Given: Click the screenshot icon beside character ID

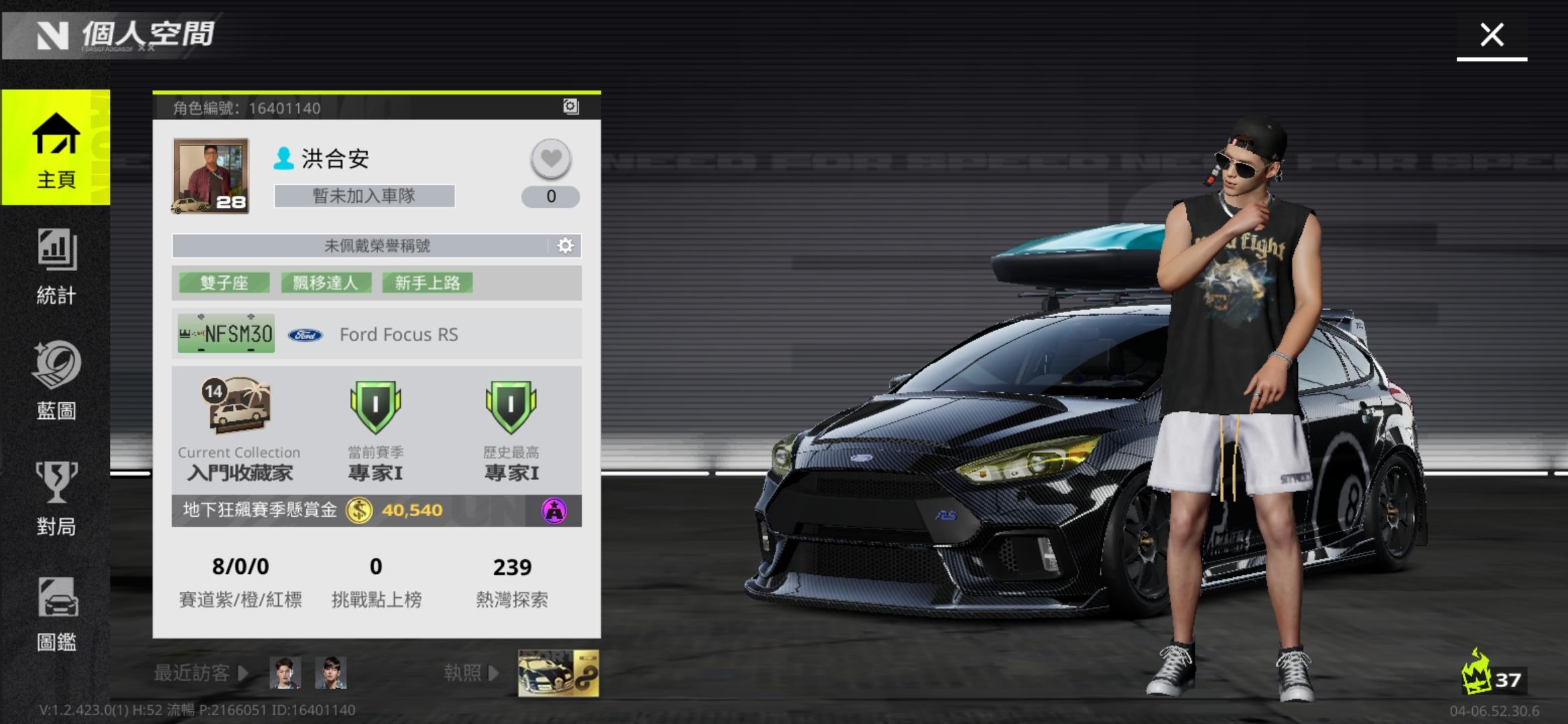Looking at the screenshot, I should click(x=570, y=107).
